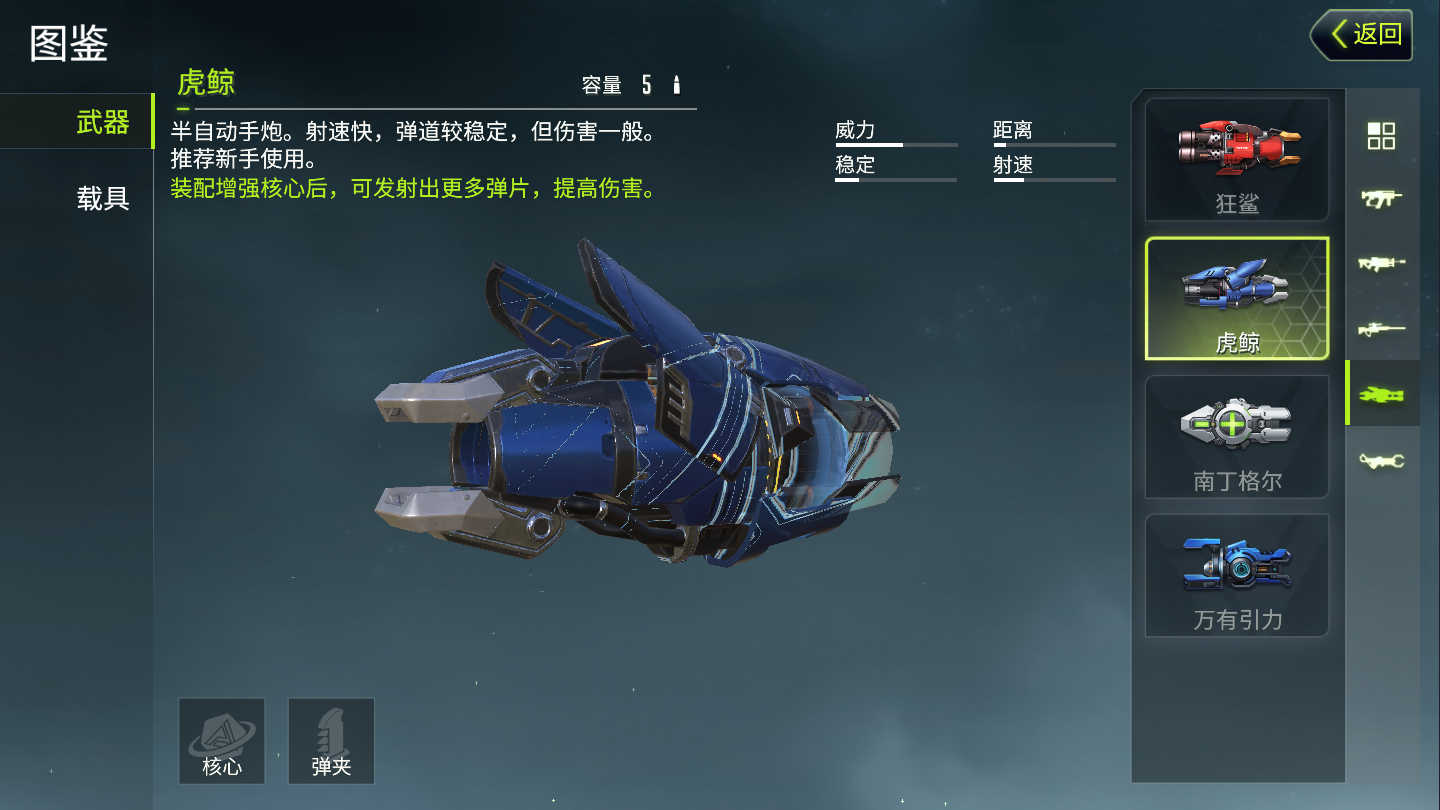Click the 威力 power stat bar
Screen dimensions: 1440x810
pos(895,145)
